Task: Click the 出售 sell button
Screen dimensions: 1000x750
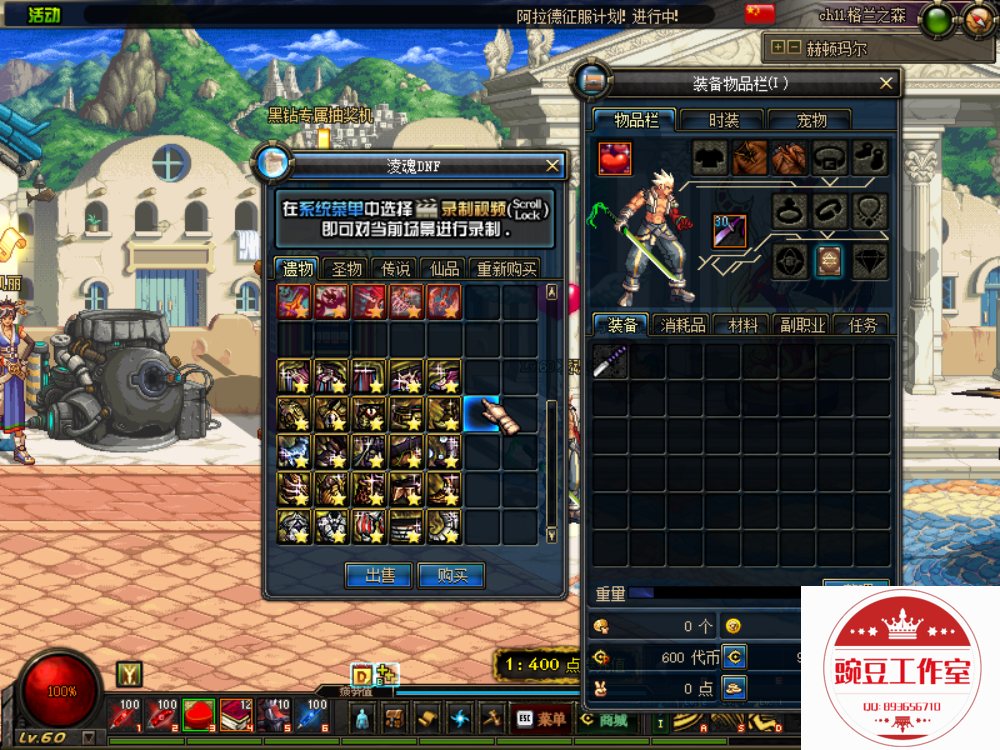Action: [x=378, y=575]
